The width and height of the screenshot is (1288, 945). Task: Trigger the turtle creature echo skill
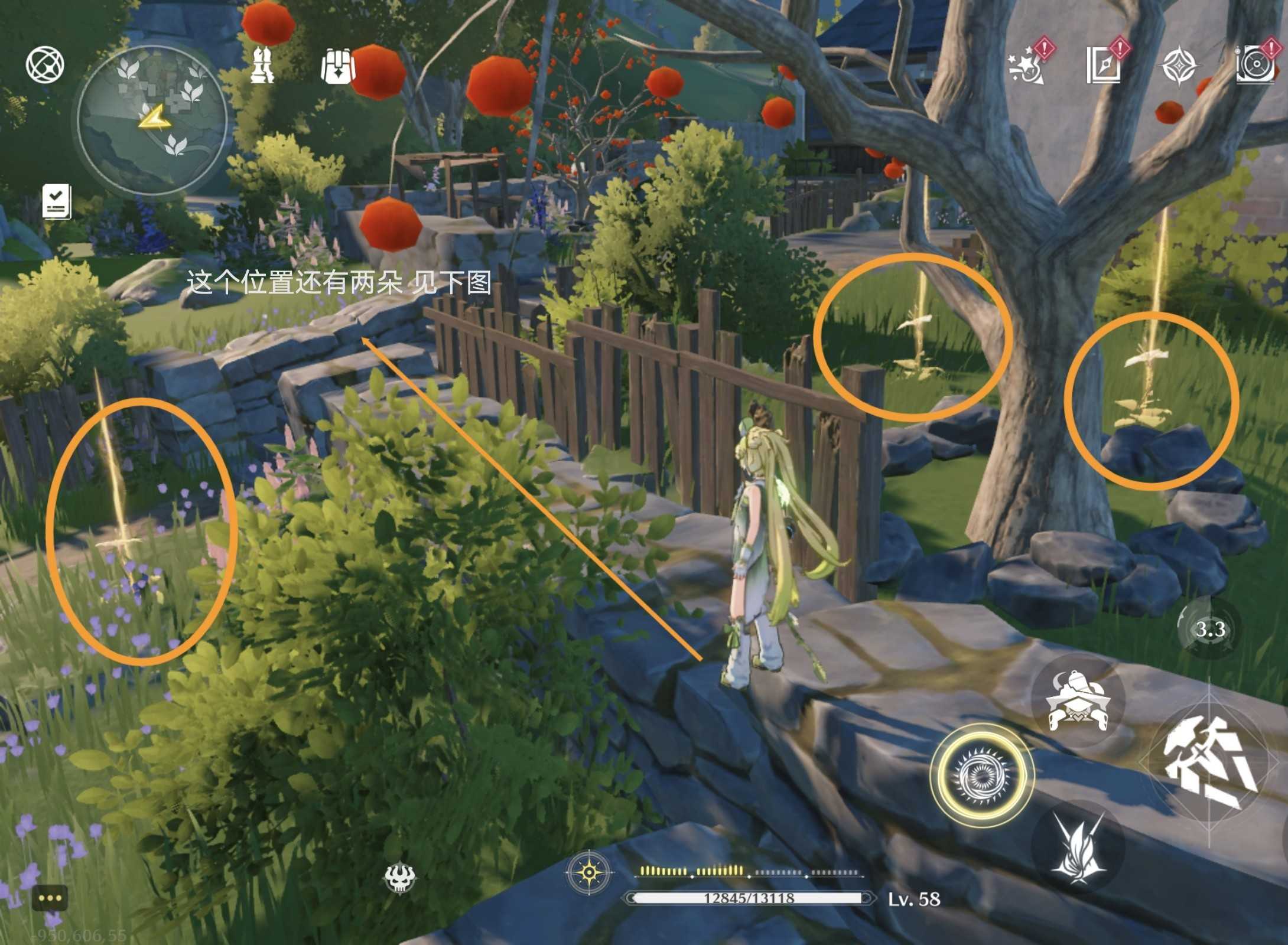point(1078,700)
